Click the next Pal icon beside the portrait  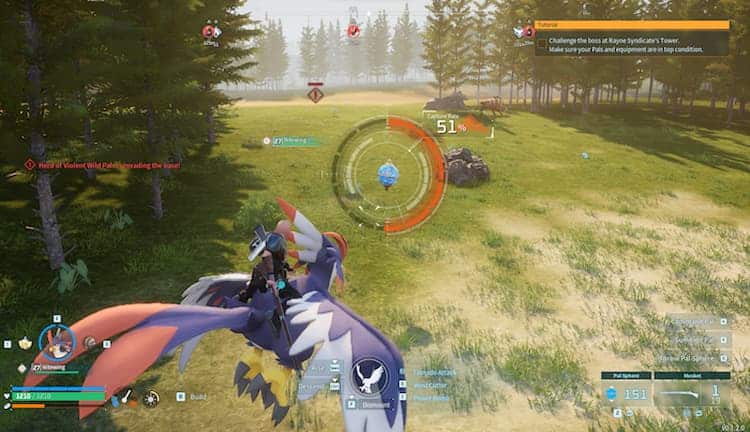90,342
